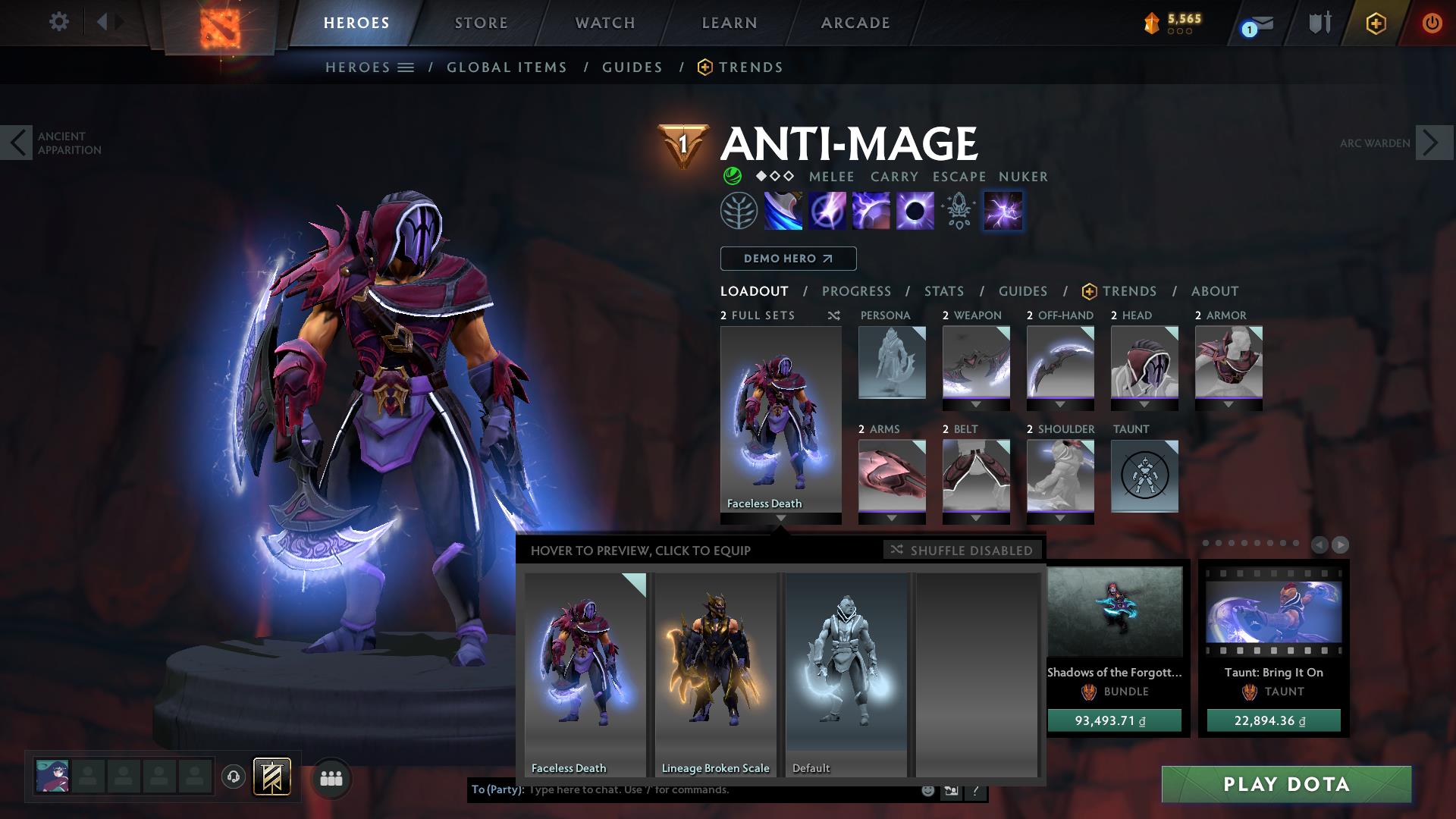Click the settings gear icon
The width and height of the screenshot is (1456, 819).
coord(59,22)
